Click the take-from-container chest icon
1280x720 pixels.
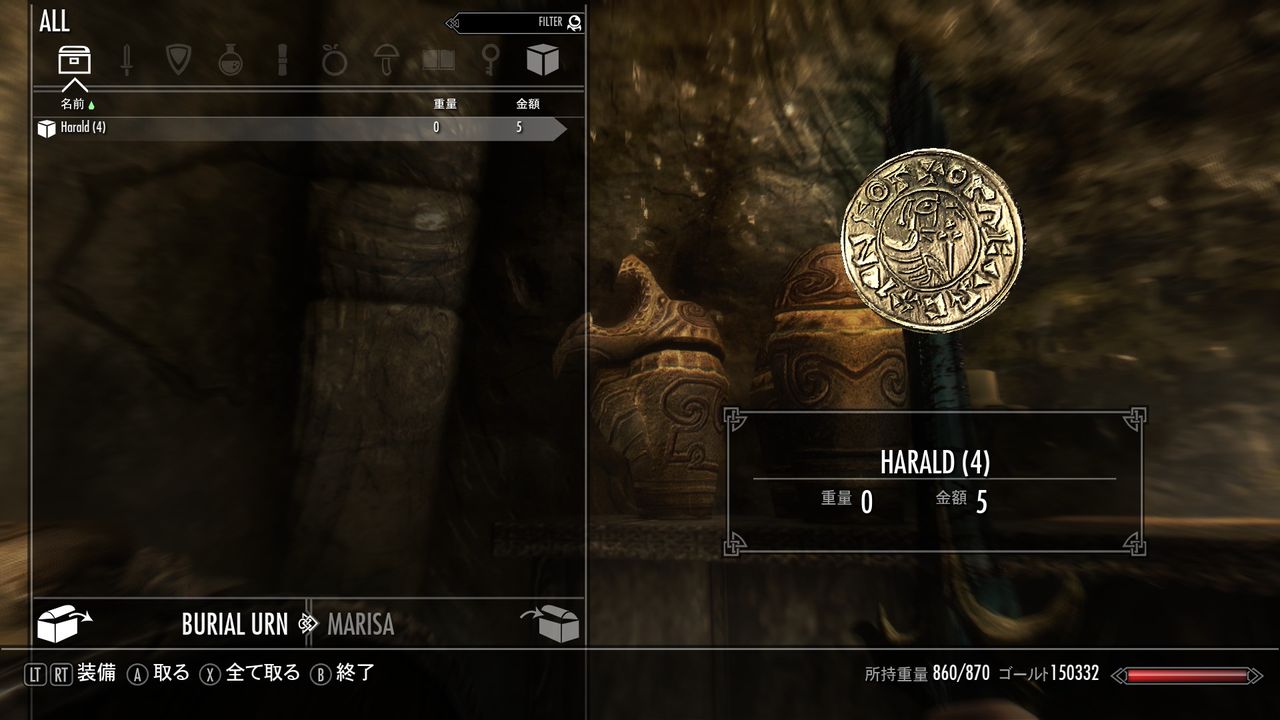pos(62,622)
